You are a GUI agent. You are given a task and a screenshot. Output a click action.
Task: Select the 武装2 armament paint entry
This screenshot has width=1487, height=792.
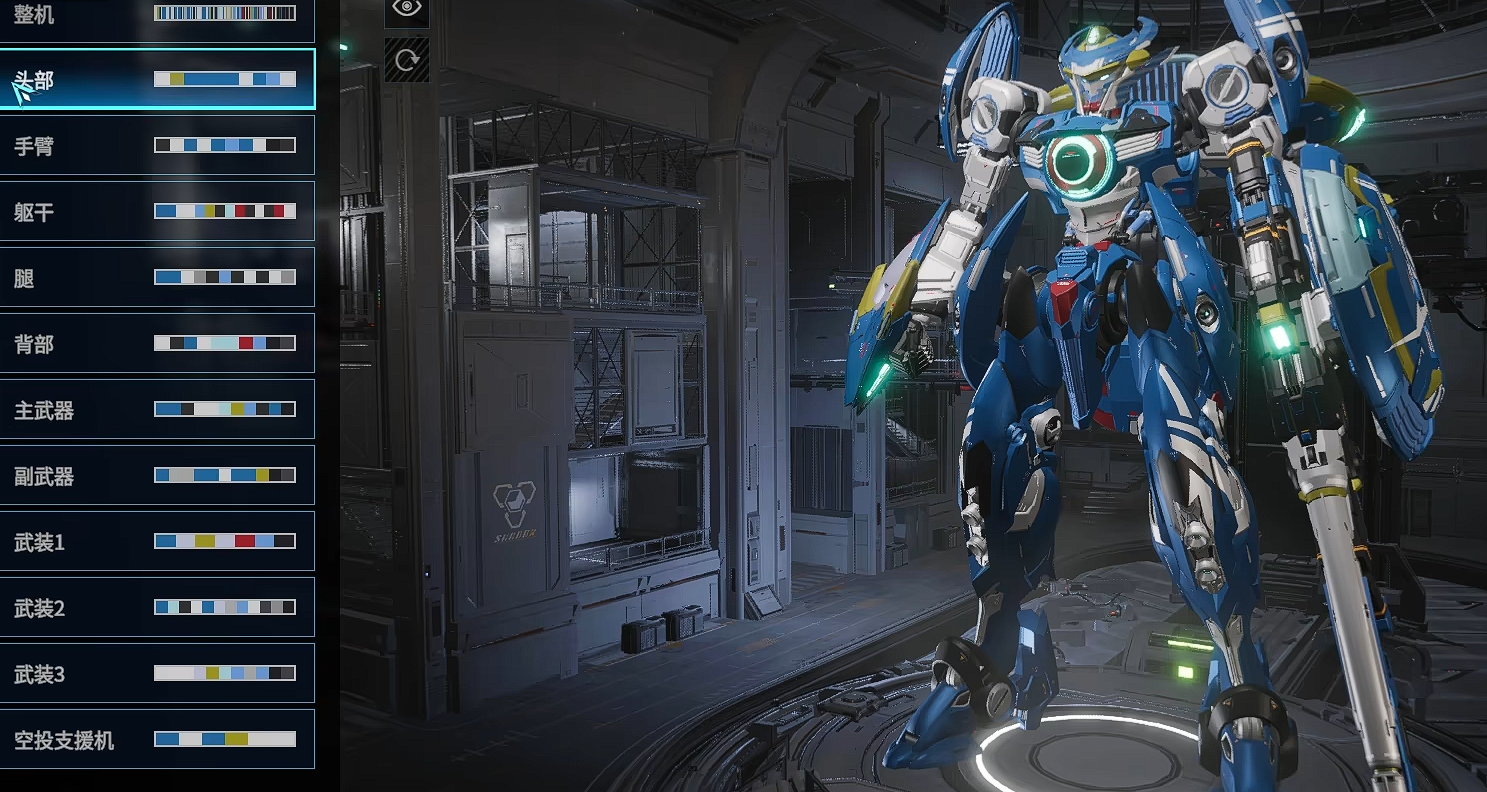(x=157, y=607)
